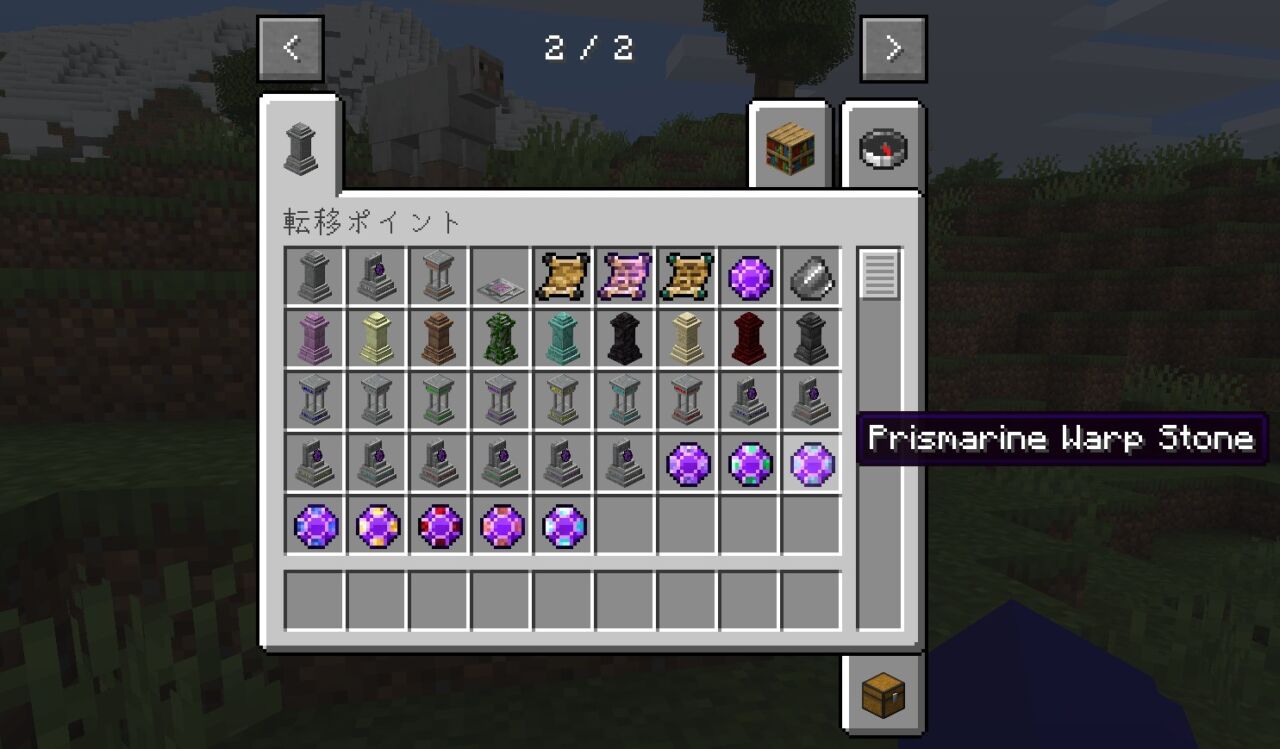The height and width of the screenshot is (749, 1280).
Task: Go to the previous creative inventory page
Action: coord(291,49)
